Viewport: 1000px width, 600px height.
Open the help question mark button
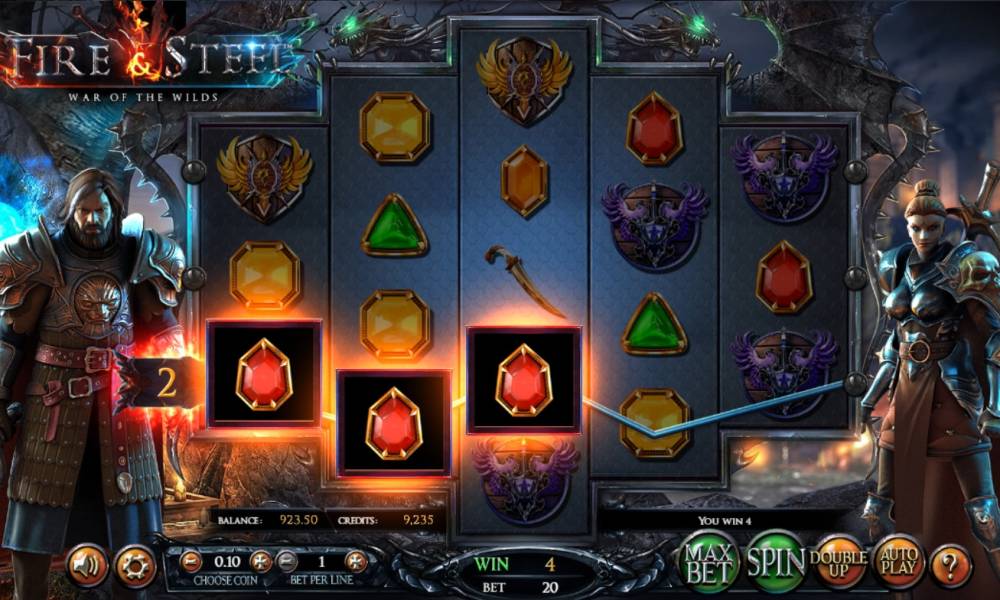[951, 566]
